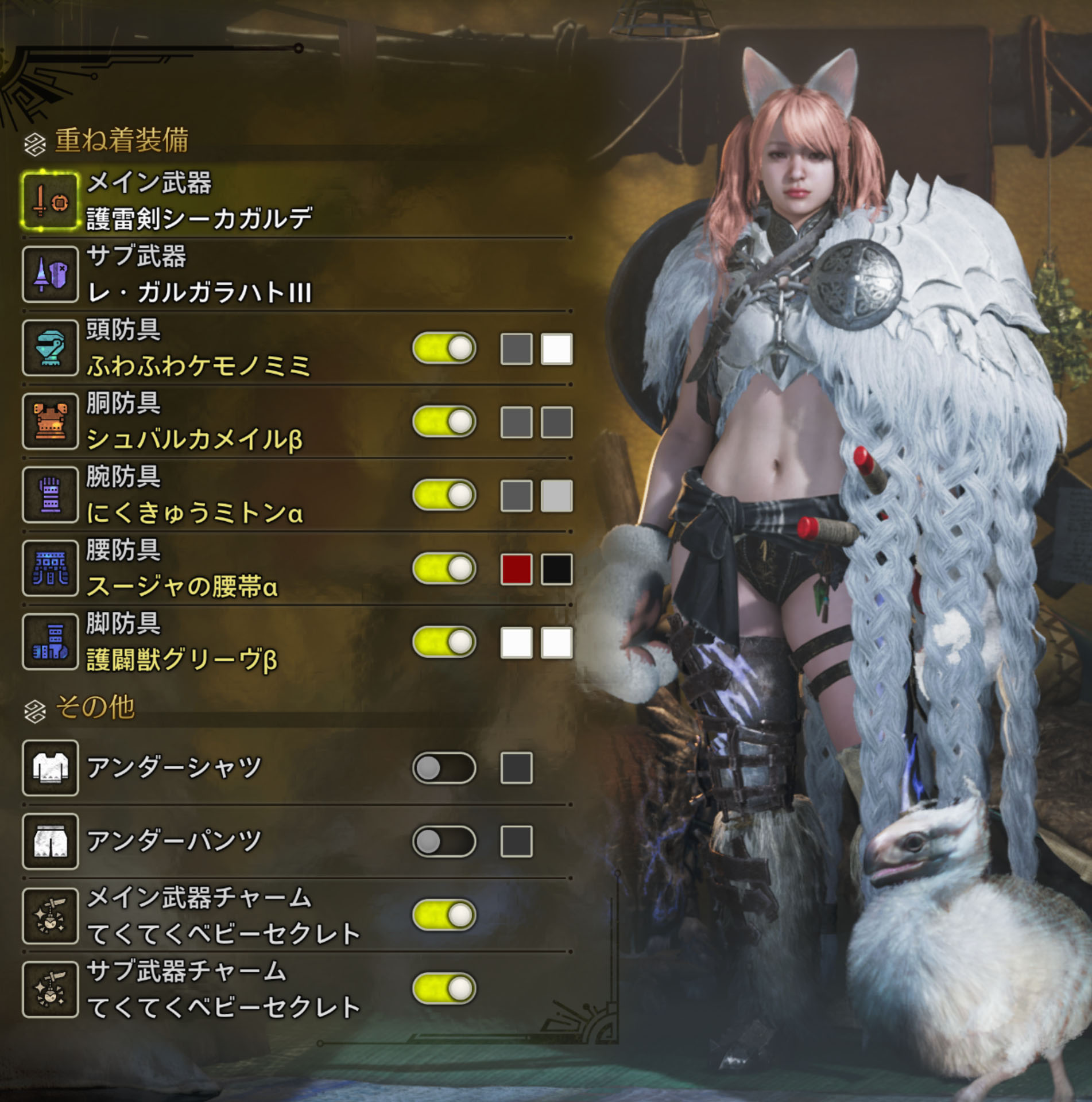Turn on the アンダーパンツ toggle

coord(444,841)
